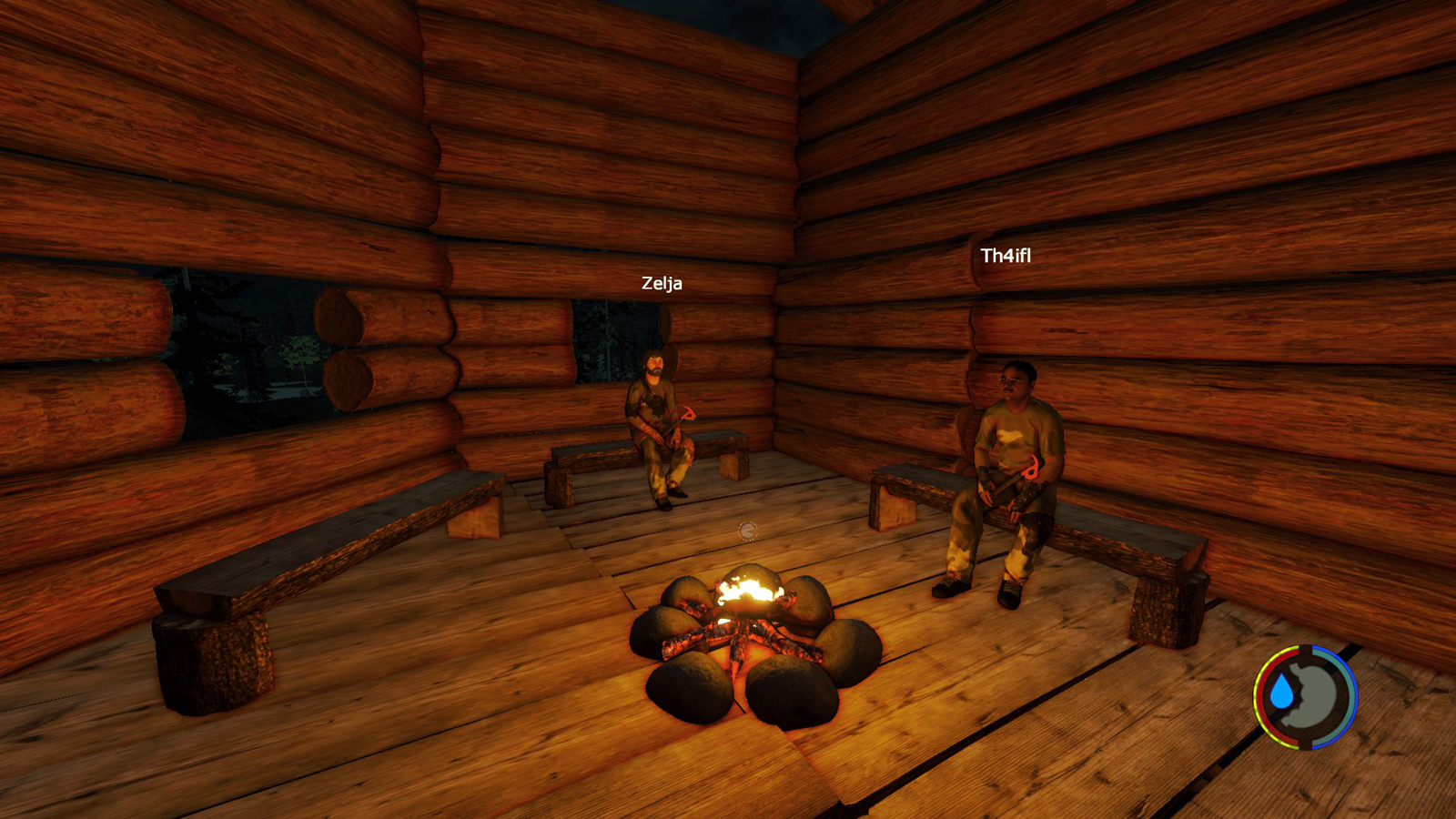This screenshot has width=1456, height=819.
Task: Select the Th4ifl player name tag
Action: 1006,256
